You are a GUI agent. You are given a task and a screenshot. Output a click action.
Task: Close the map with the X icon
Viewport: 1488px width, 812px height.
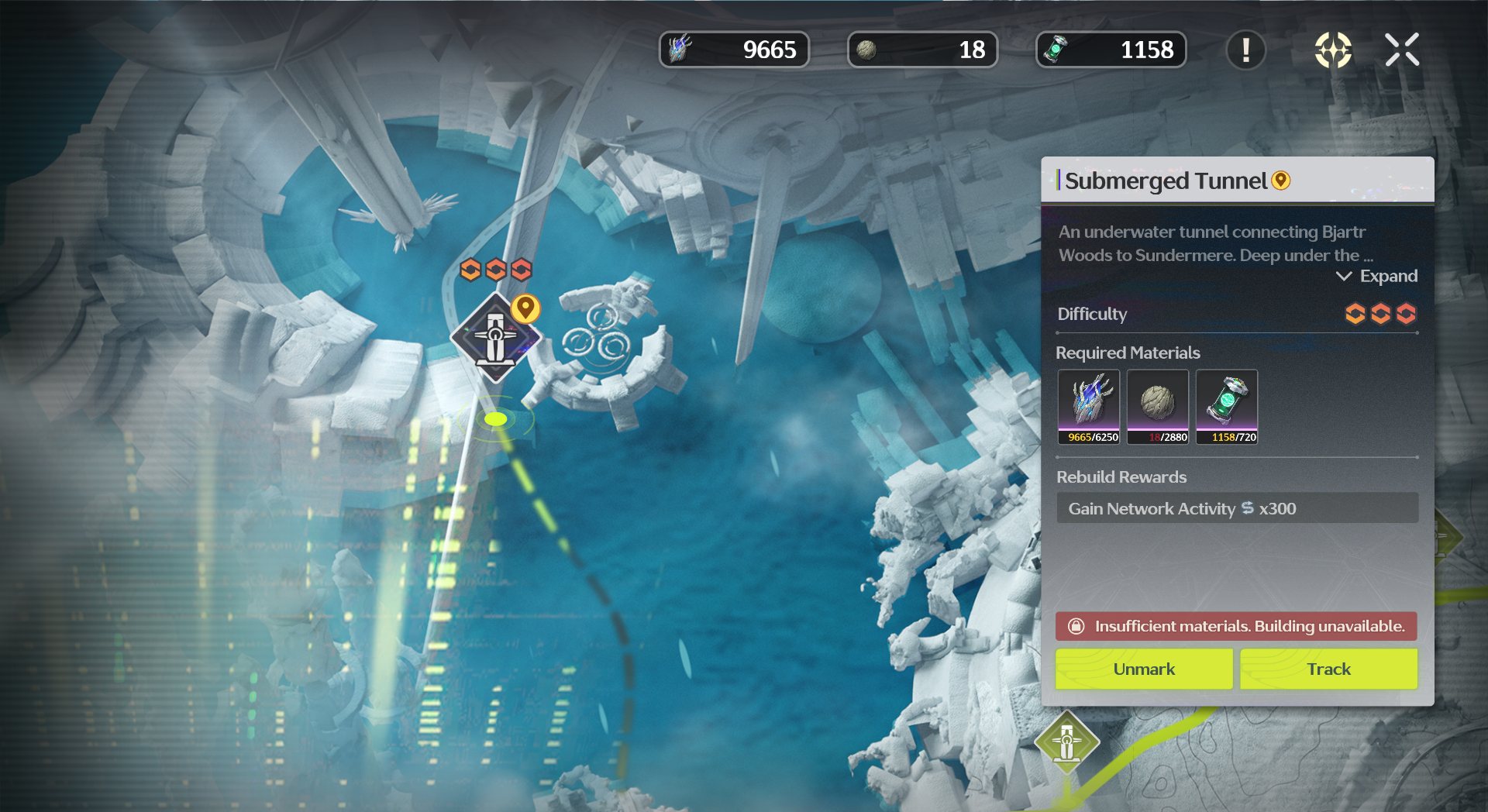tap(1401, 50)
